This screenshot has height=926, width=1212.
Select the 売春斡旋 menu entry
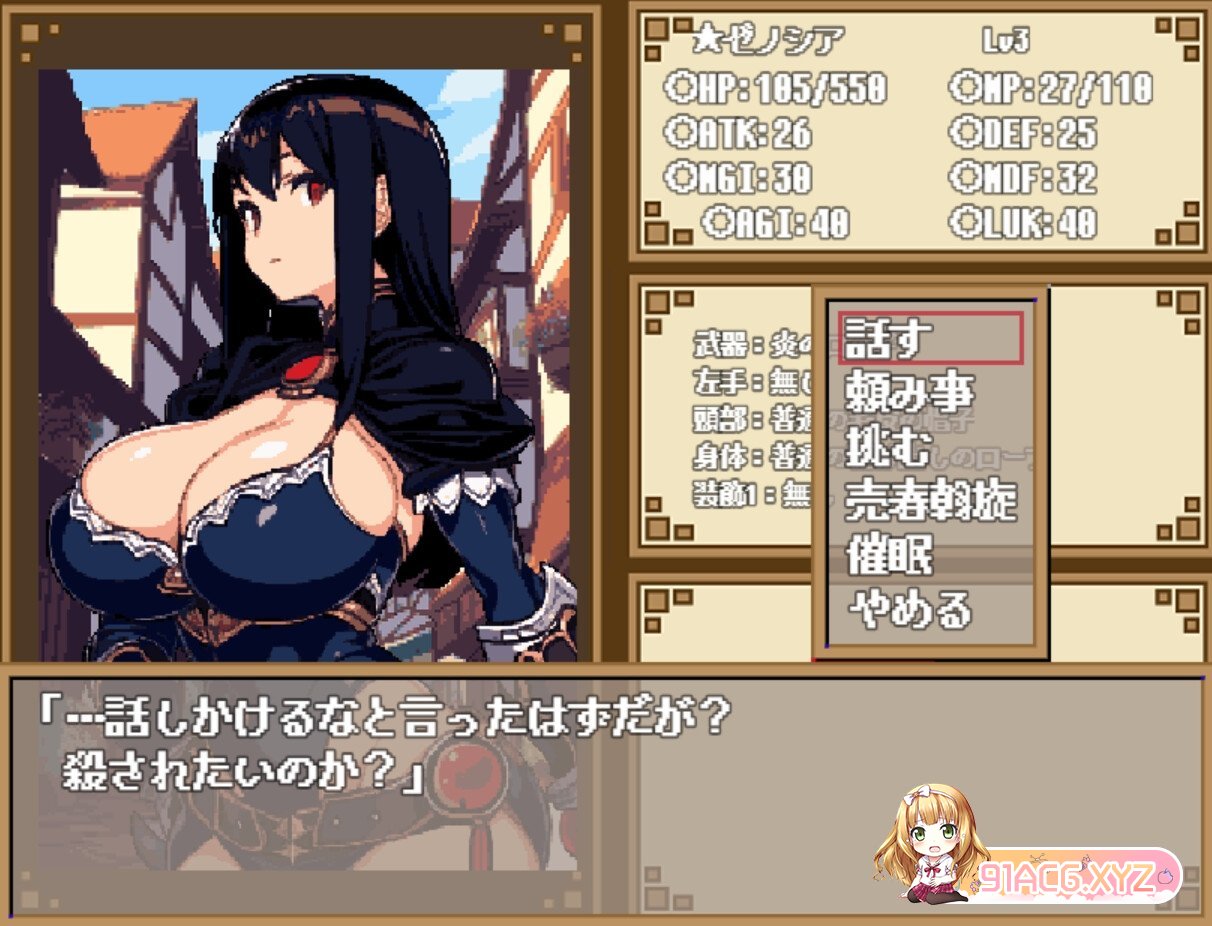point(930,501)
